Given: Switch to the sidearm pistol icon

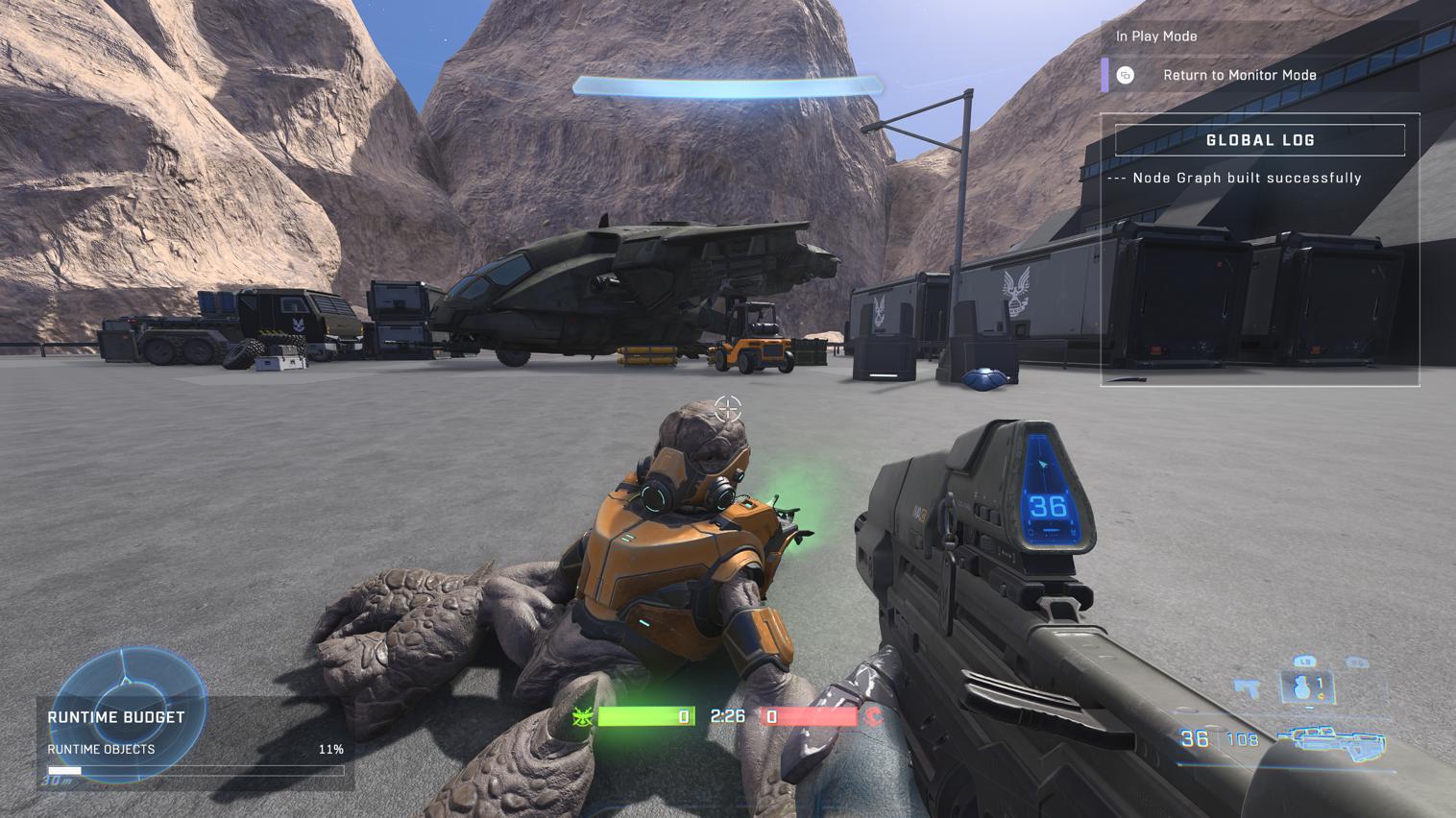Looking at the screenshot, I should (x=1247, y=687).
